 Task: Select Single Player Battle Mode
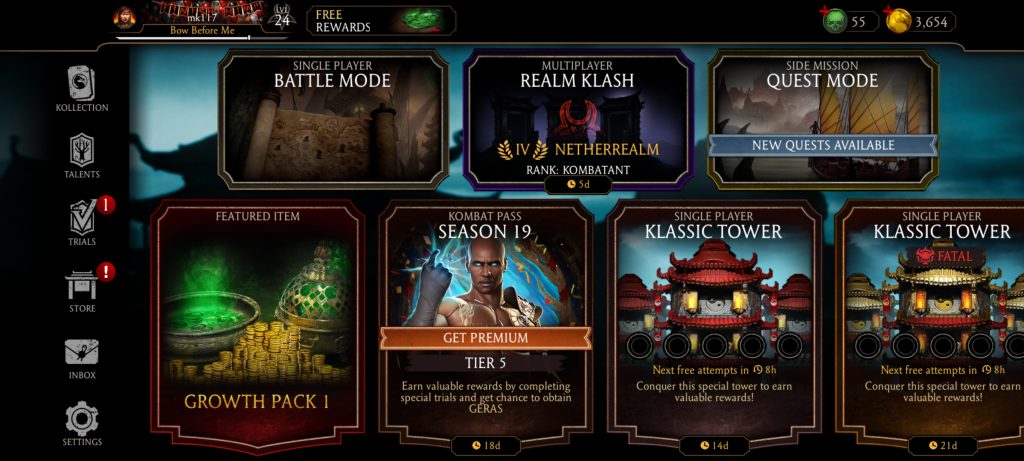click(x=333, y=118)
